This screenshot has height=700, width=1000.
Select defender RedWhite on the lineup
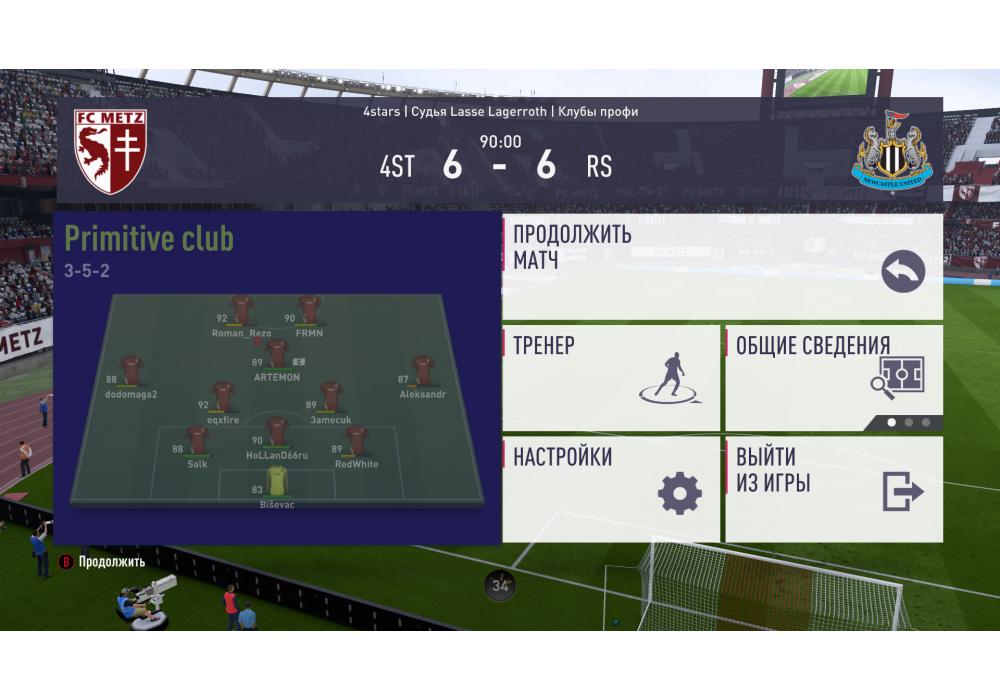coord(356,441)
